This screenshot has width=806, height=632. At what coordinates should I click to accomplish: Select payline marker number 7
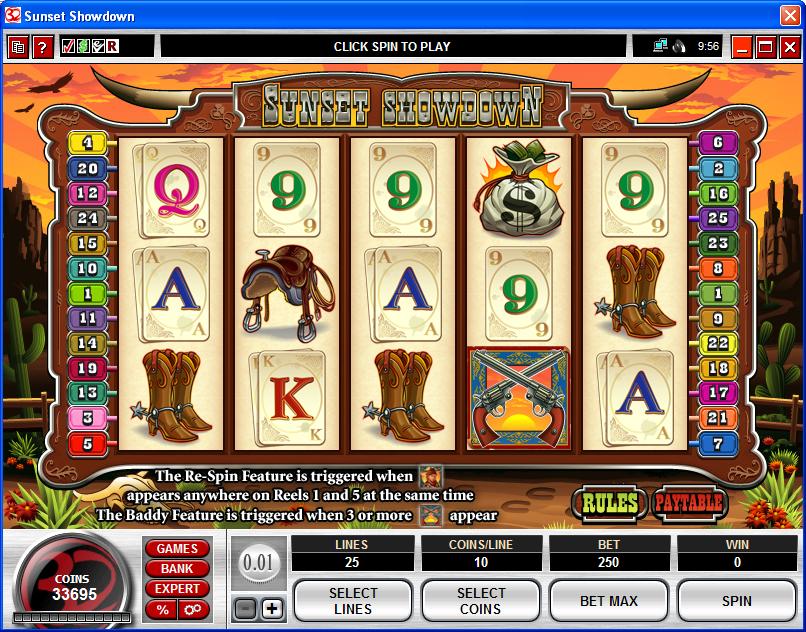717,443
